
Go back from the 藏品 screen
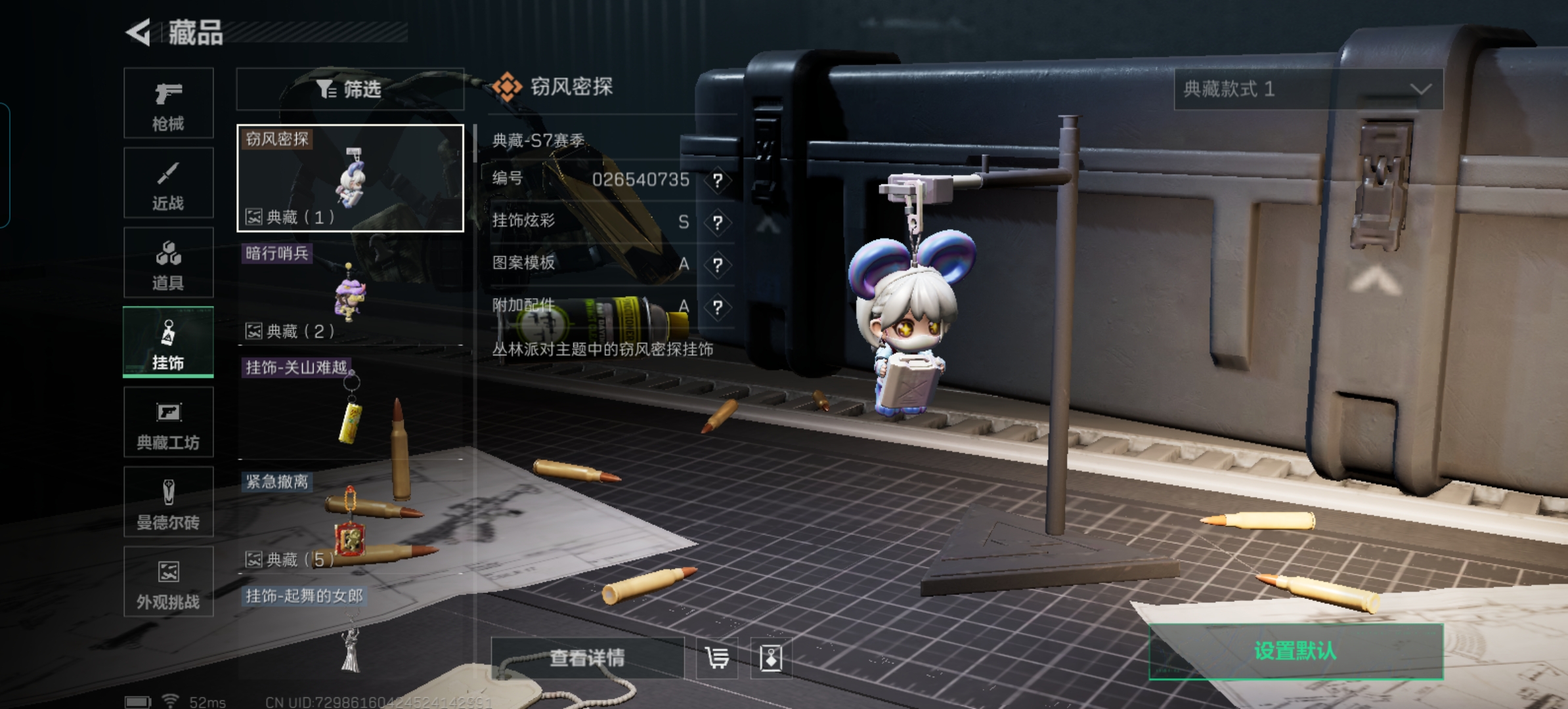pos(139,32)
